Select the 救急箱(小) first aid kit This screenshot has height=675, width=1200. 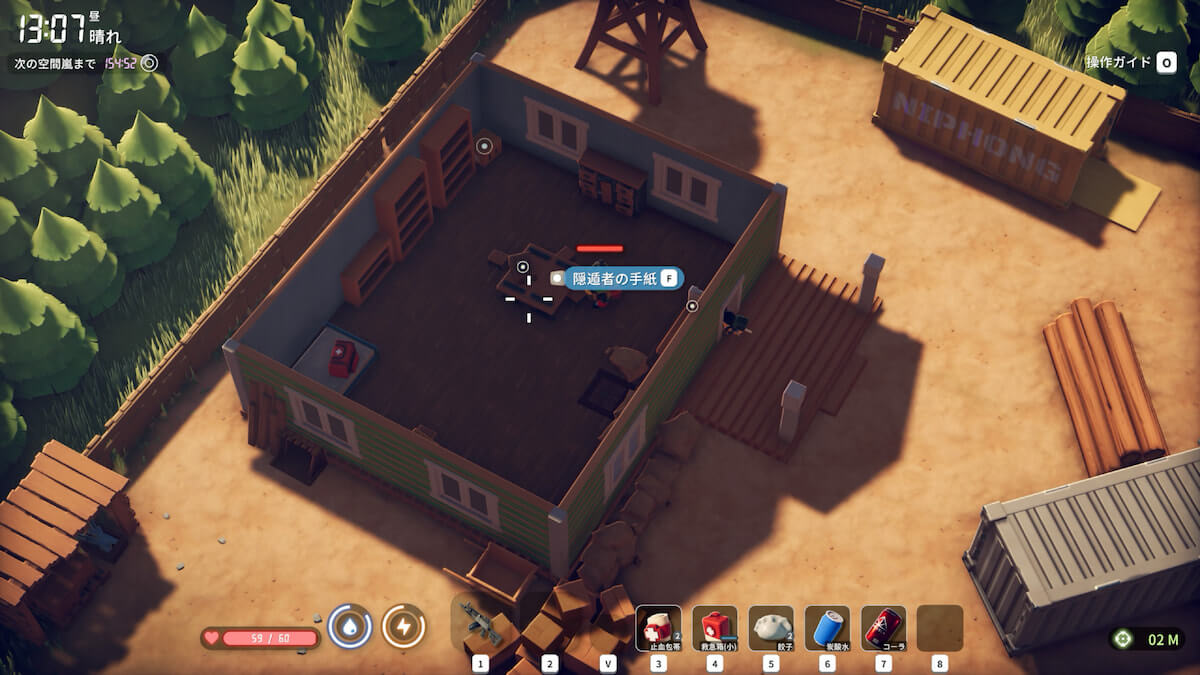[x=714, y=627]
